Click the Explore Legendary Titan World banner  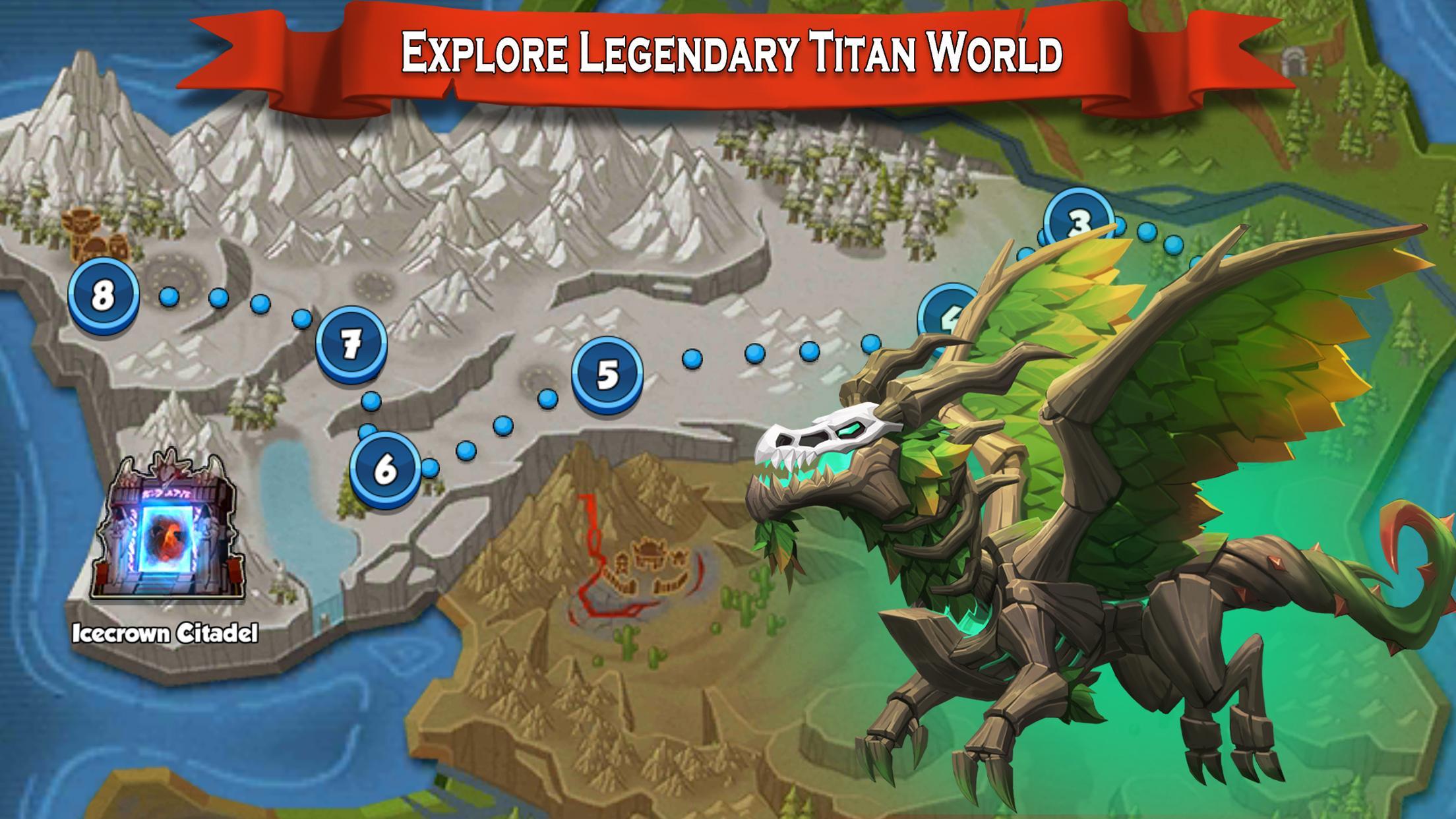point(725,49)
